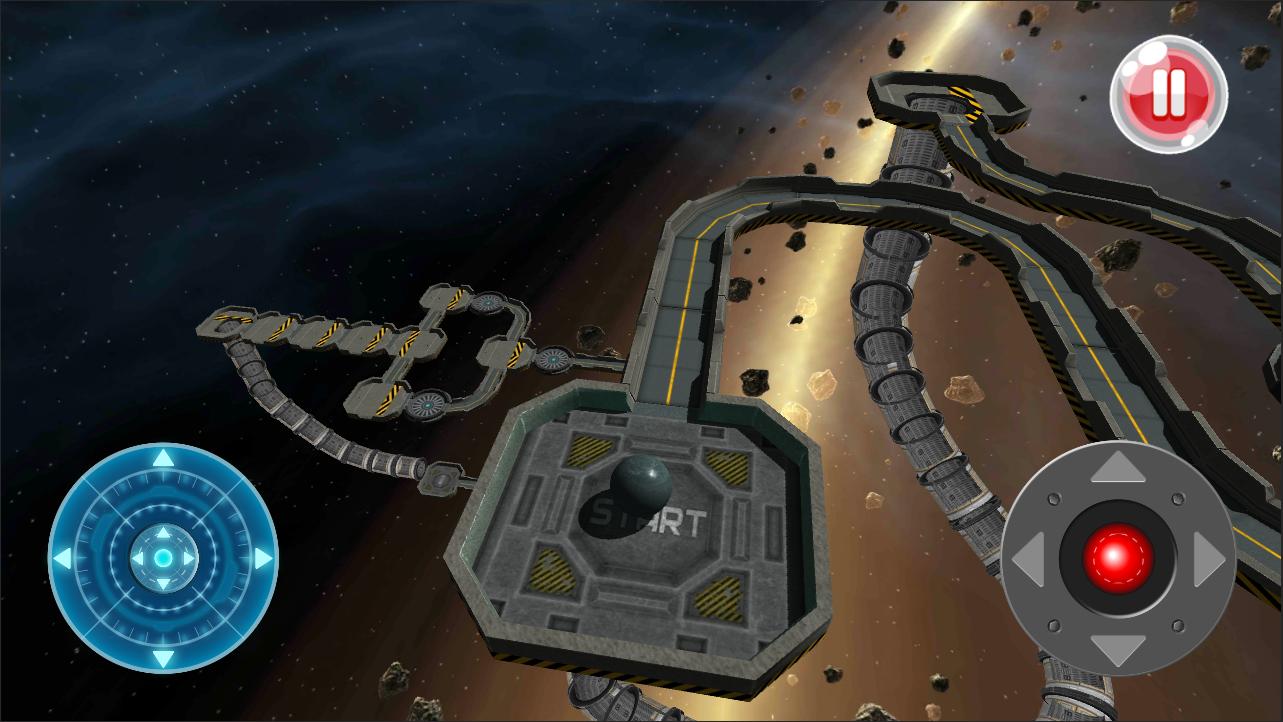The height and width of the screenshot is (722, 1283).
Task: Tap the blue joystick's left arrow
Action: (x=62, y=558)
